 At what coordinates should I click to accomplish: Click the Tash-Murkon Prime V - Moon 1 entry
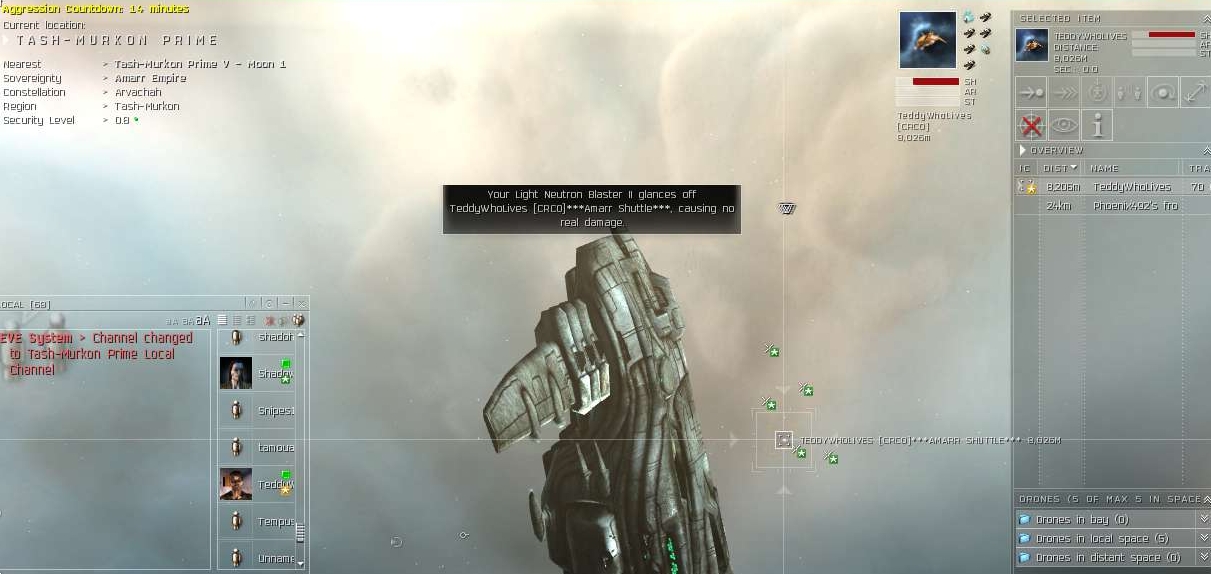(200, 64)
